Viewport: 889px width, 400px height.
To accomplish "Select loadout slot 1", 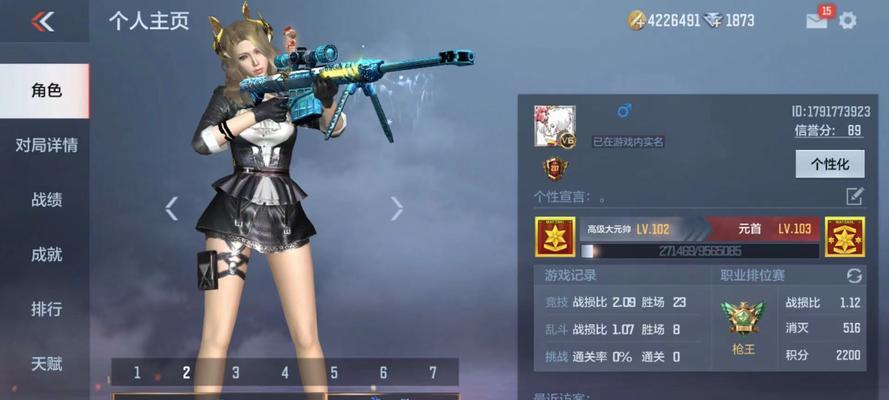I will 137,373.
